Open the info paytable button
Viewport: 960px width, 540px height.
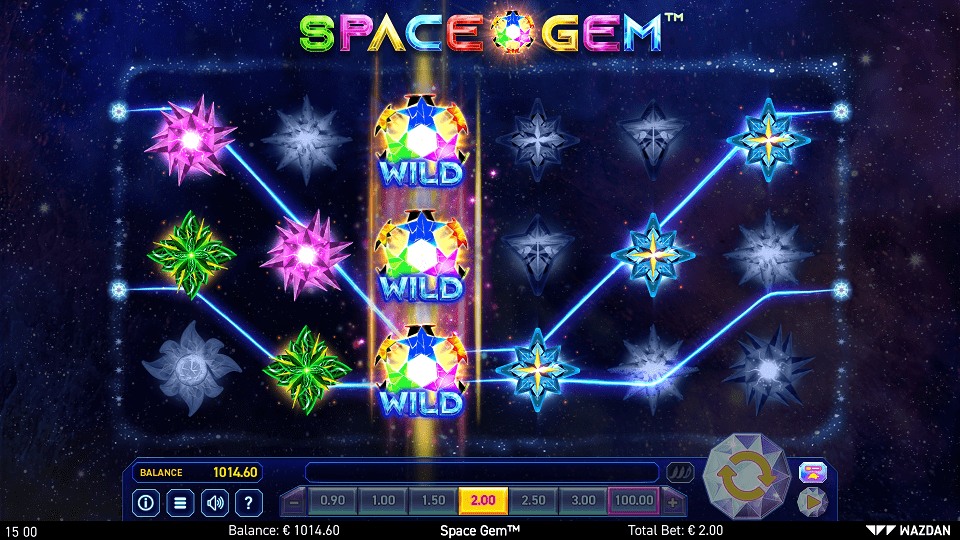145,502
